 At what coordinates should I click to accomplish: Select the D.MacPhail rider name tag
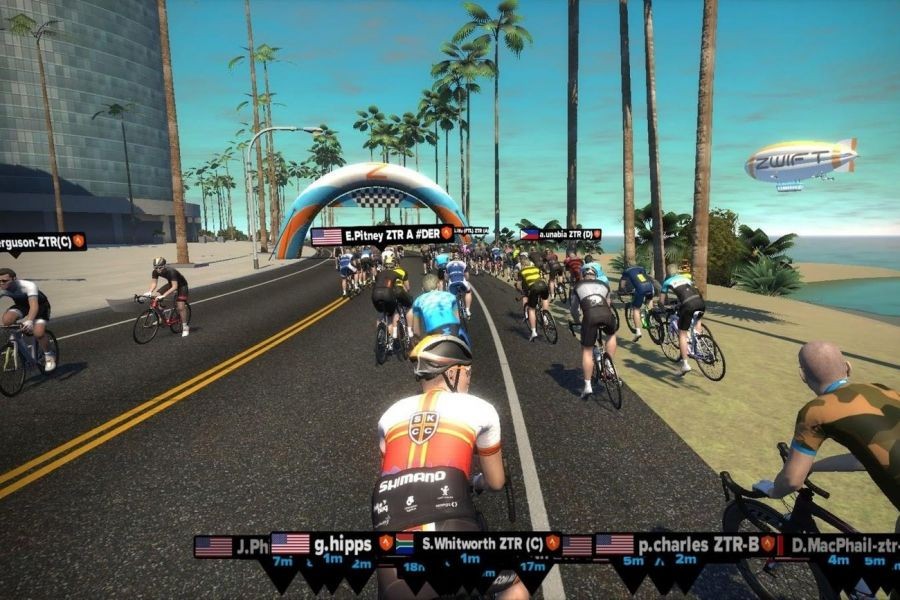click(x=840, y=546)
